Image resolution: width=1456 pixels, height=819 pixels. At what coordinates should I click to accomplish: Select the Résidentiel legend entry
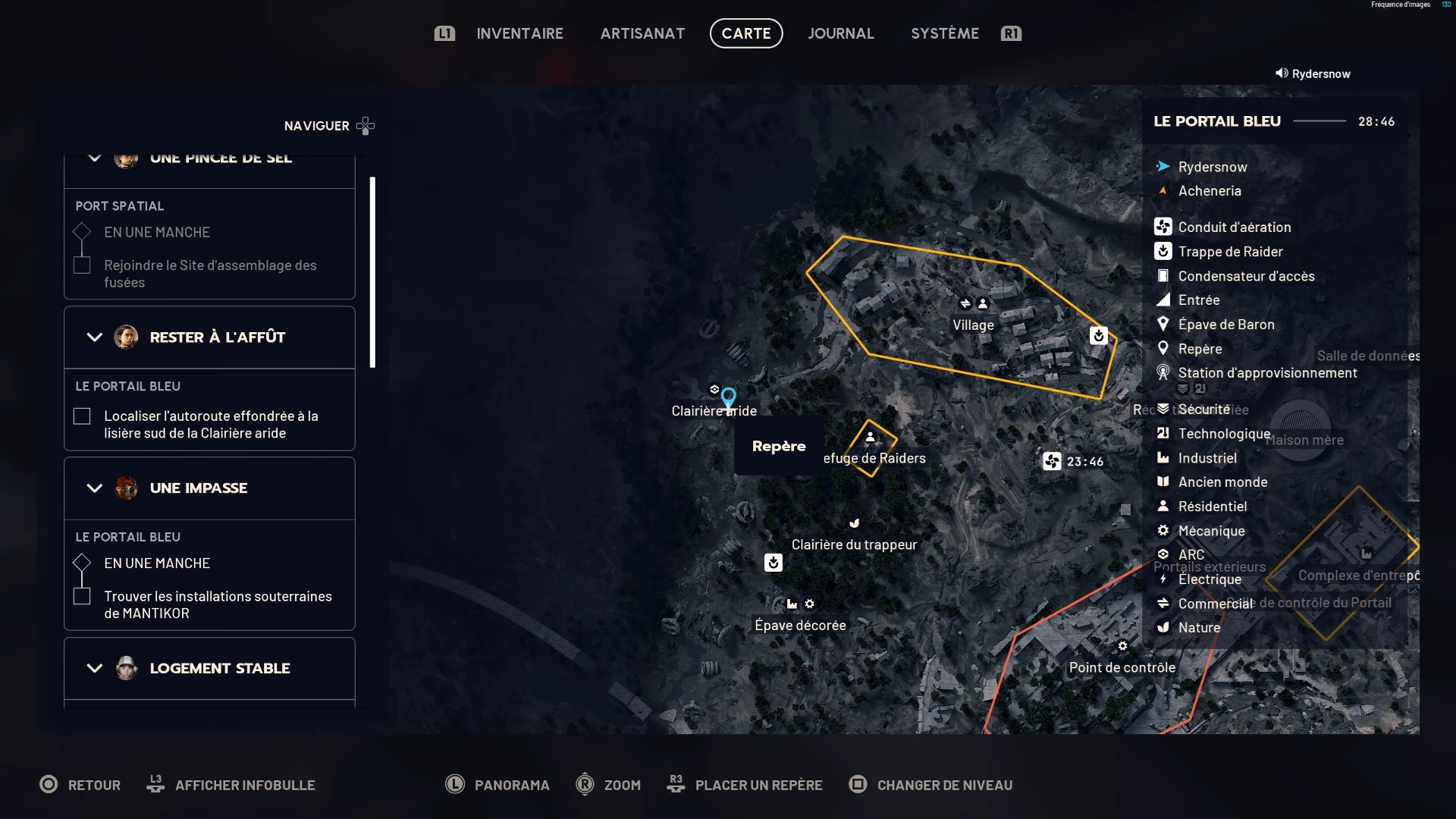(1212, 506)
